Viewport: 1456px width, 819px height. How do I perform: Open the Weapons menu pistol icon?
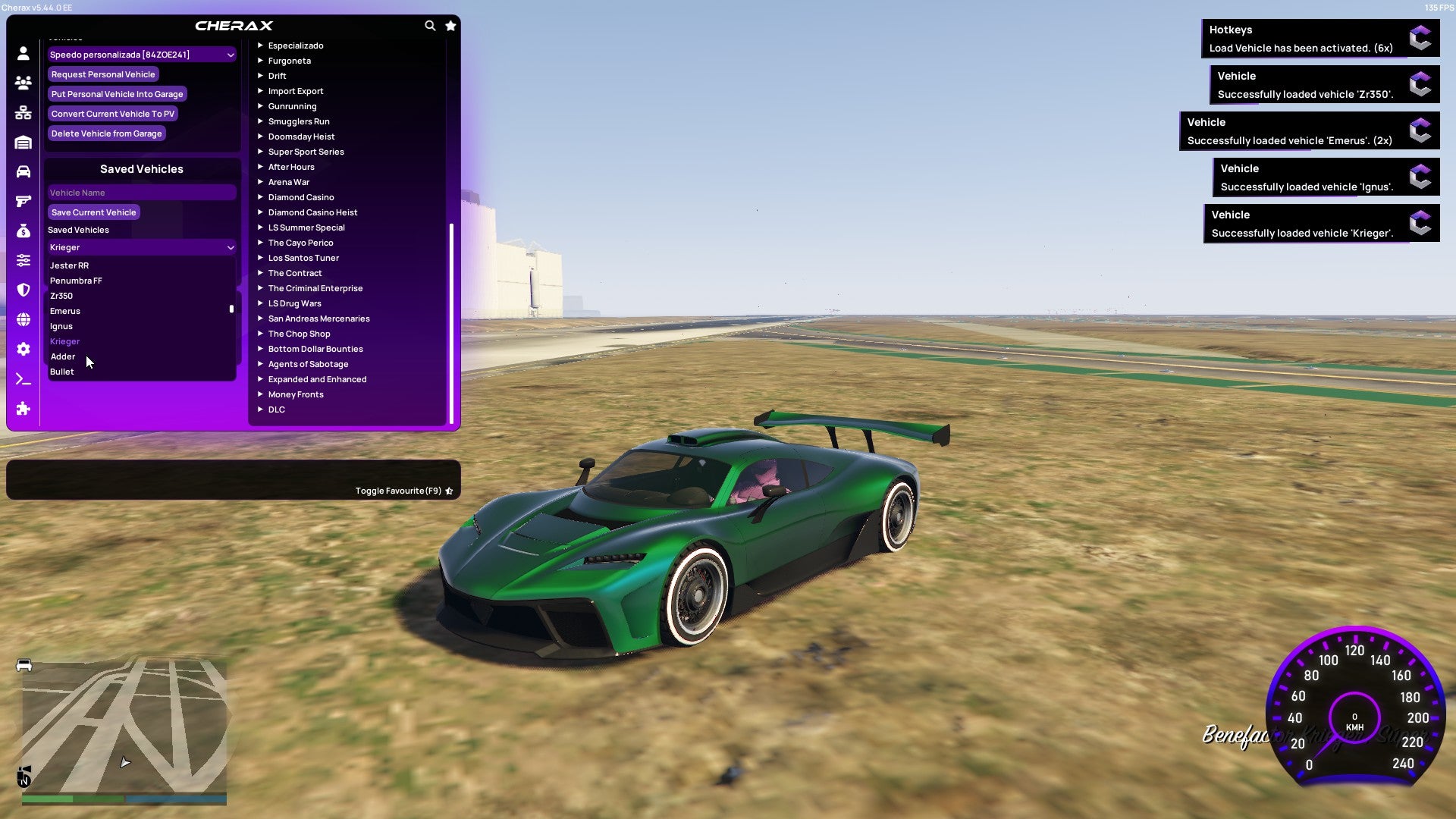(x=23, y=201)
